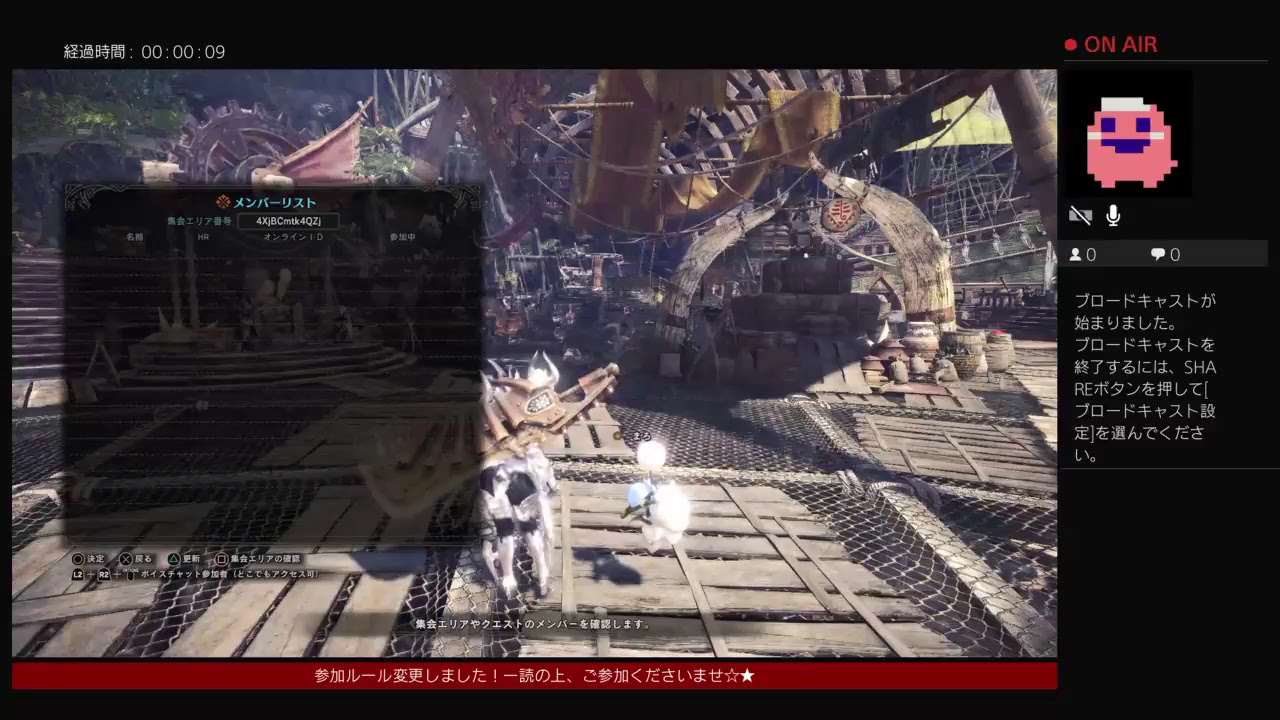Image resolution: width=1280 pixels, height=720 pixels.
Task: Click the viewer count person icon
Action: 1075,254
